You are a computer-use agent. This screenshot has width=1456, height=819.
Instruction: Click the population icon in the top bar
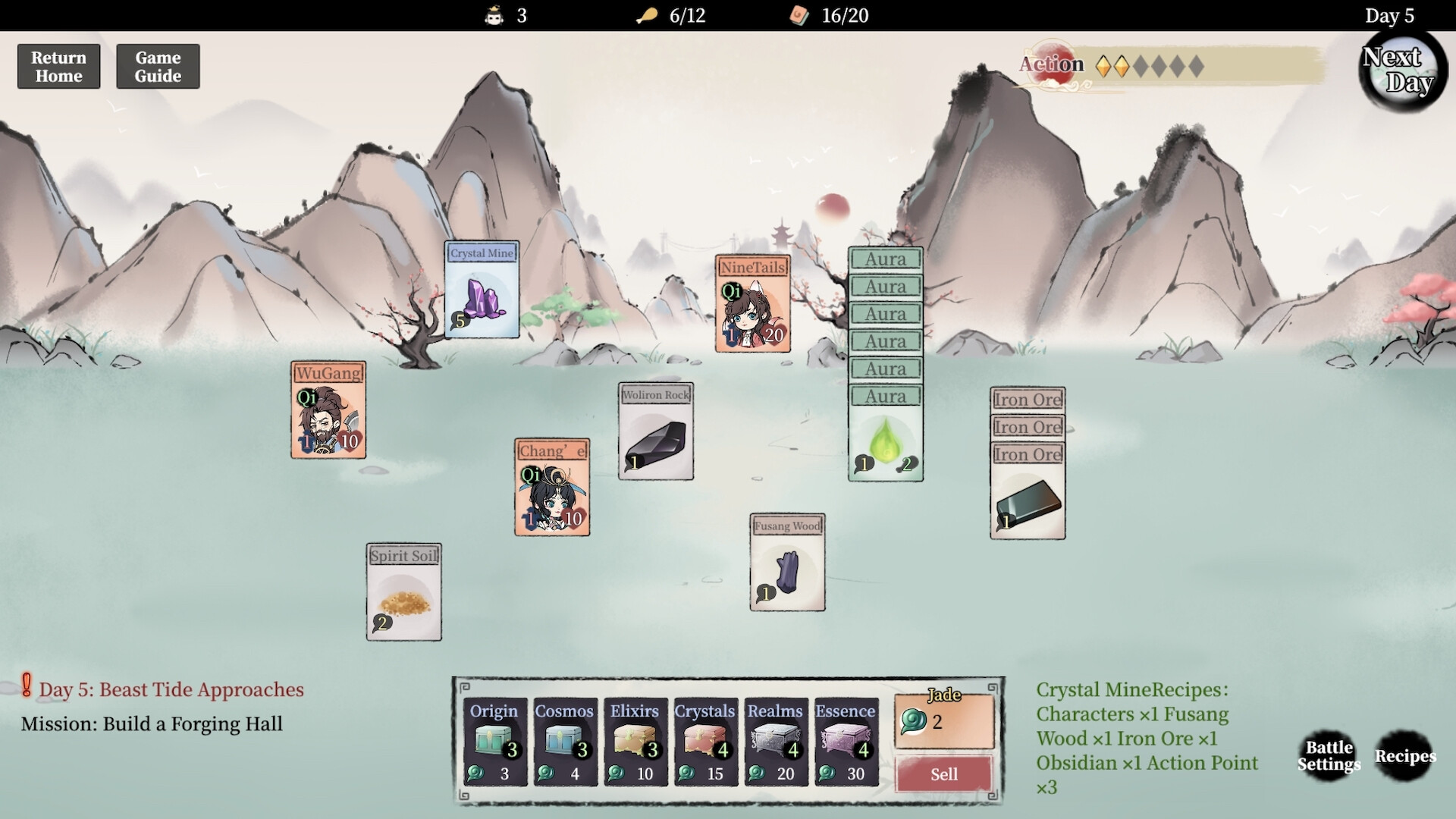click(x=493, y=15)
